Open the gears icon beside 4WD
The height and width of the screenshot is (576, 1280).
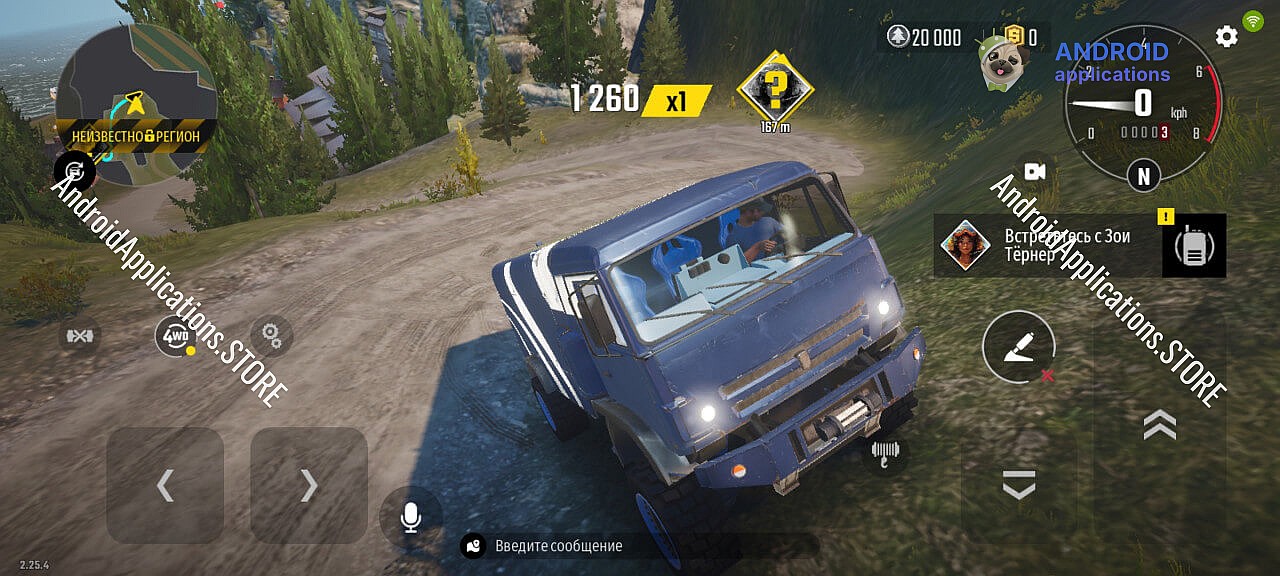pyautogui.click(x=270, y=335)
